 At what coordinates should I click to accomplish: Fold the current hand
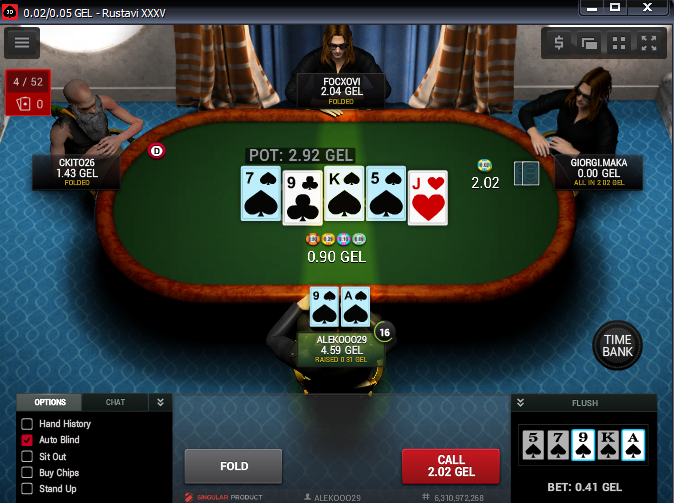pyautogui.click(x=234, y=466)
